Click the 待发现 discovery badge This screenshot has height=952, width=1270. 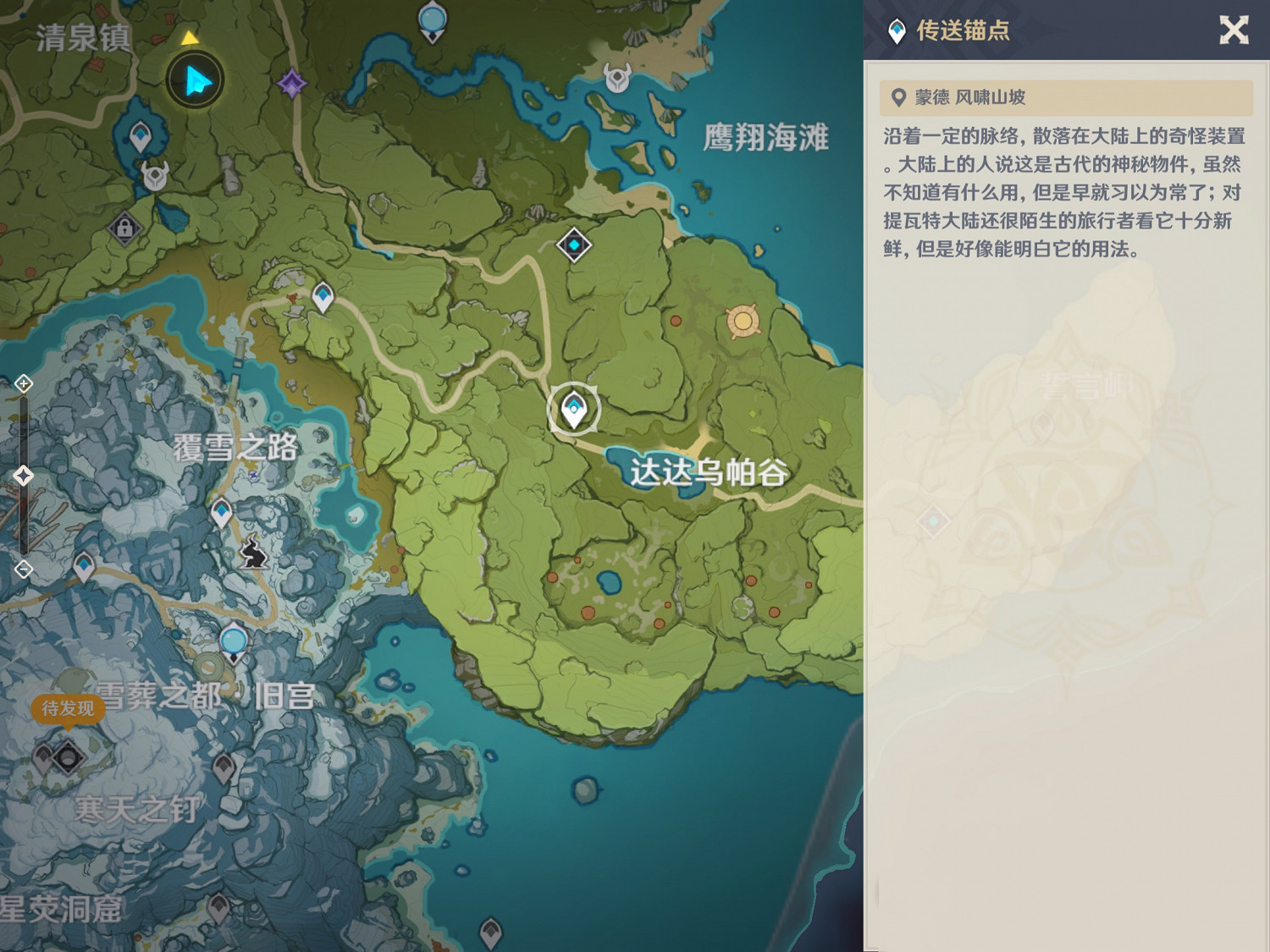pyautogui.click(x=66, y=709)
